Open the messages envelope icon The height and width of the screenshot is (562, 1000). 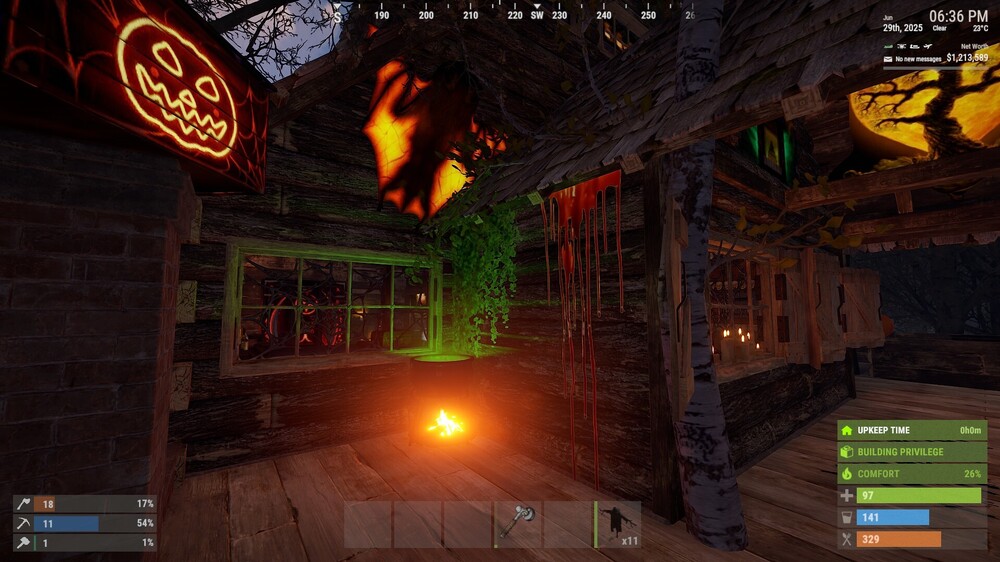coord(888,59)
